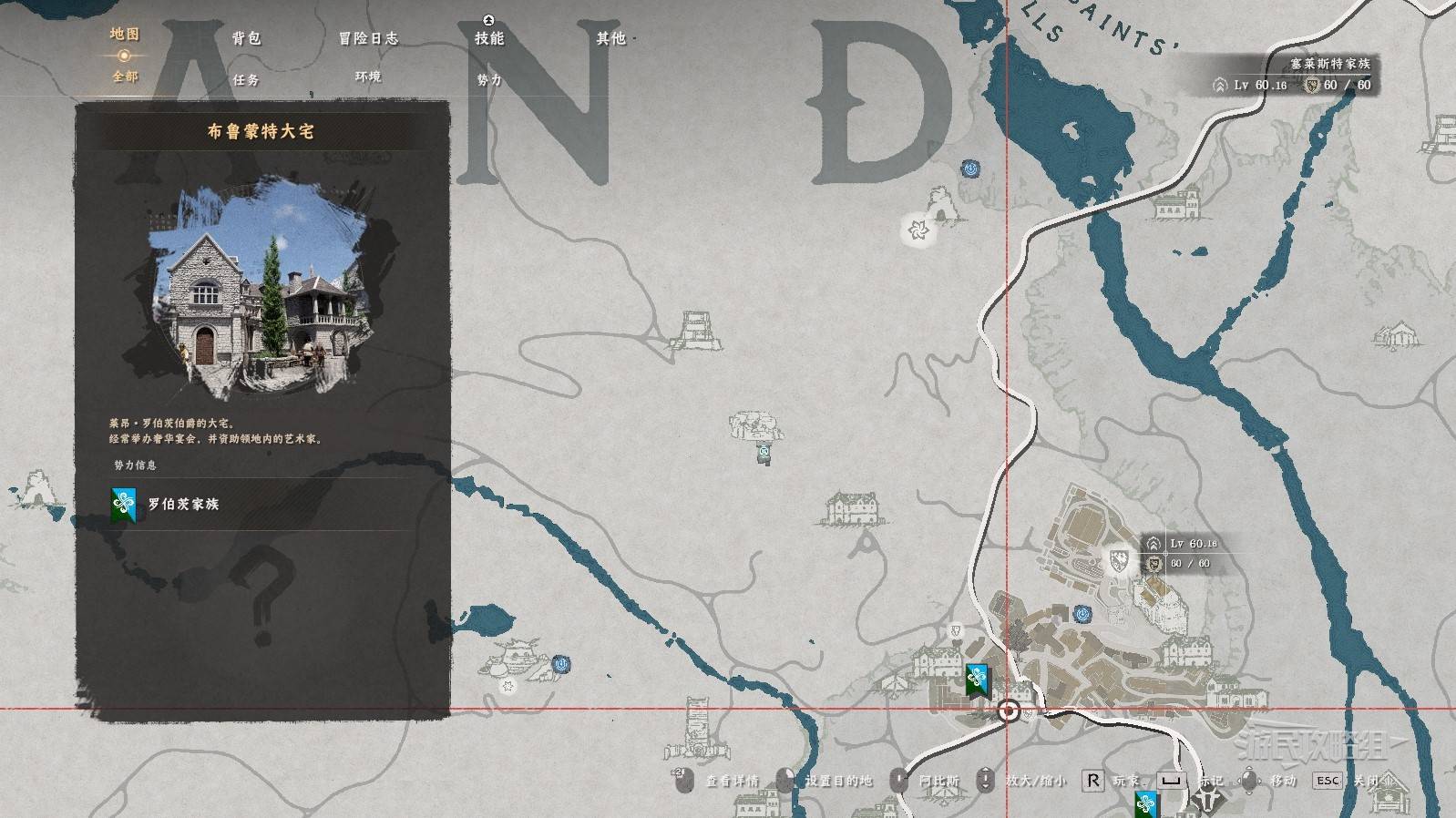Select the blue circular marker below letter D

pos(970,169)
